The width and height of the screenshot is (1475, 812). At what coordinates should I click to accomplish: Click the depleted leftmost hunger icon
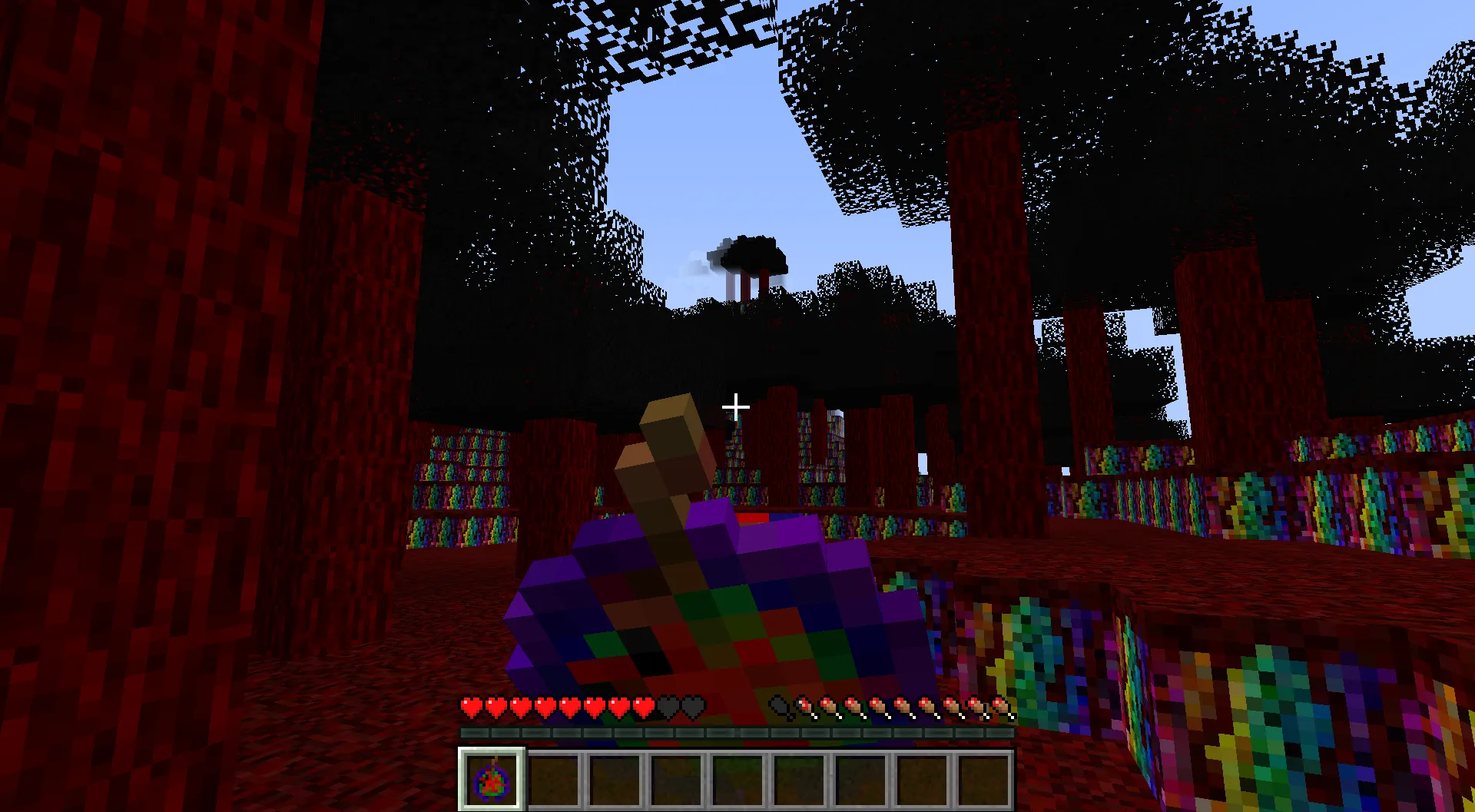(x=780, y=705)
